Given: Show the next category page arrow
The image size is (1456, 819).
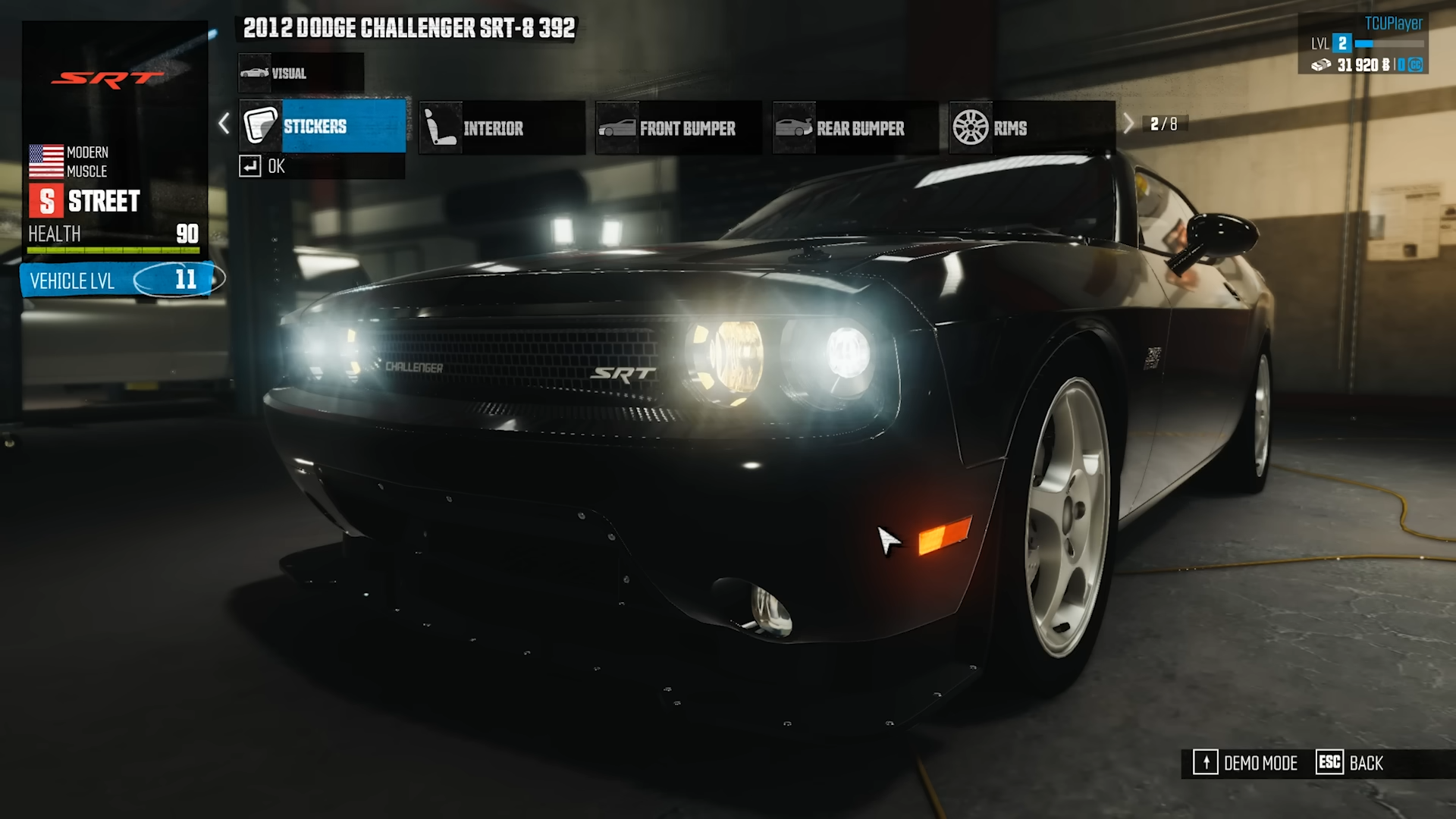Looking at the screenshot, I should (1128, 124).
